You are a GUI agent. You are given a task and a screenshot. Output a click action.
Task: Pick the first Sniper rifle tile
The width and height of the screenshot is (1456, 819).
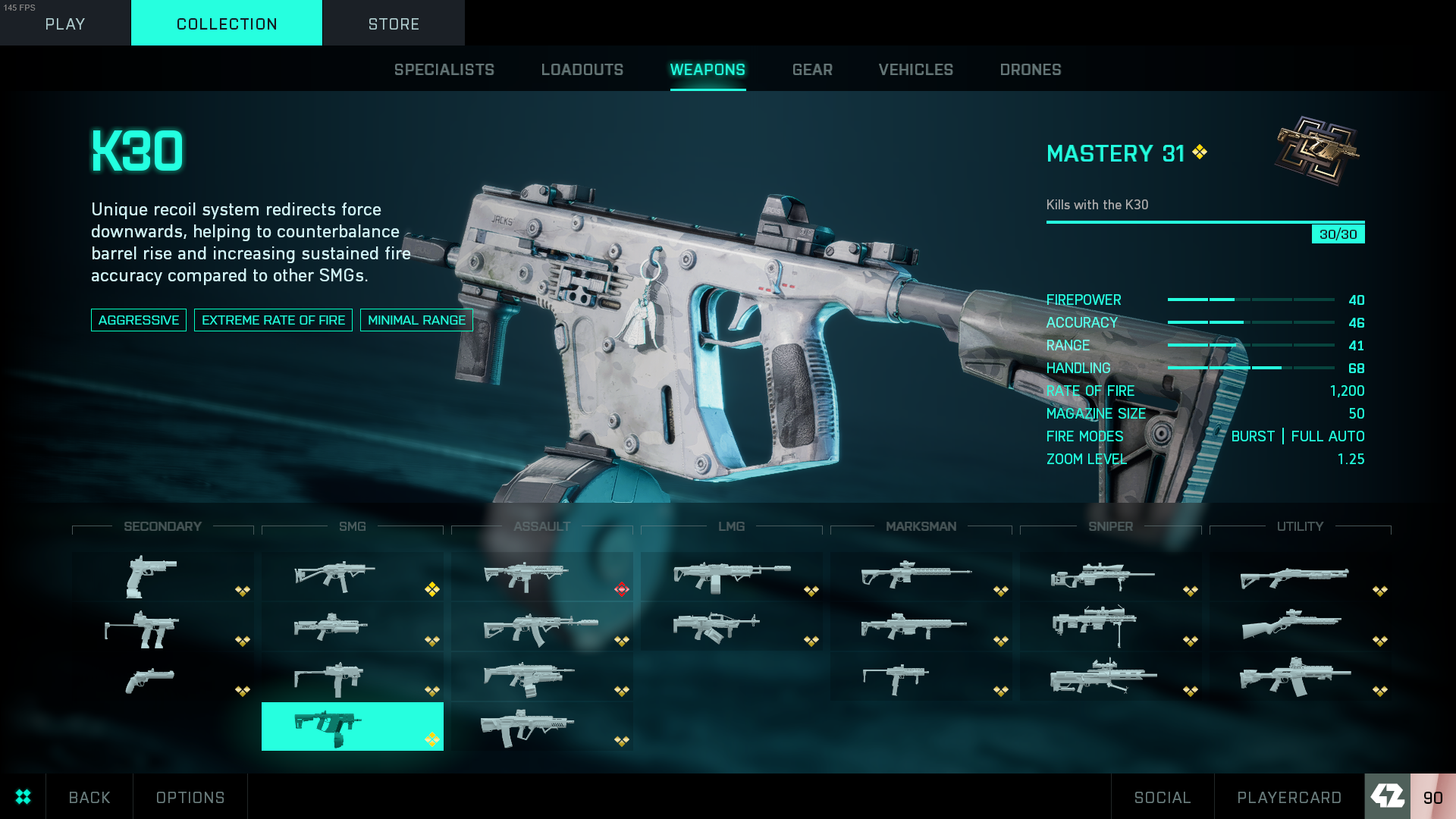[1110, 578]
